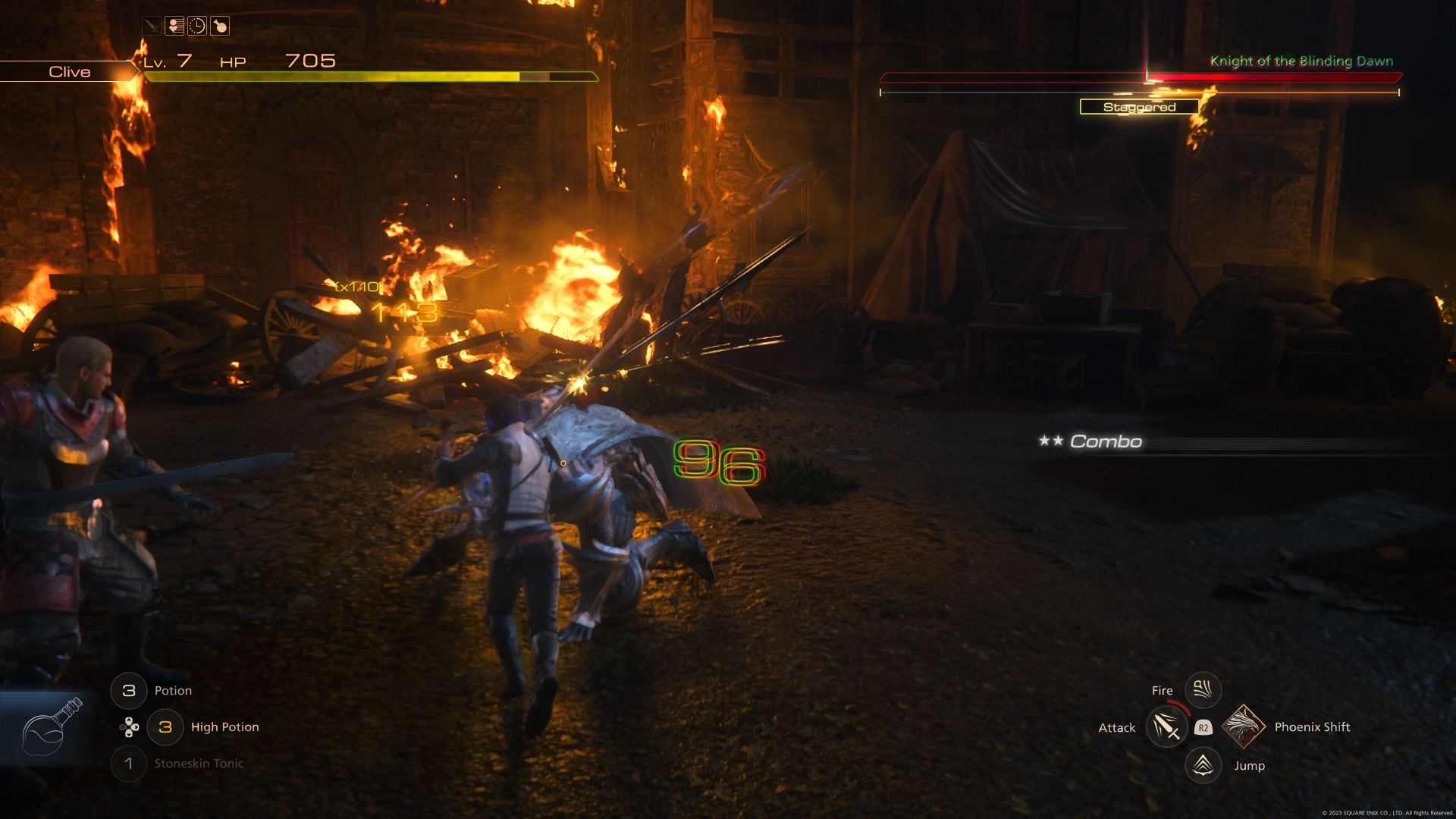Click the Jump chevron icon
The width and height of the screenshot is (1456, 819).
(x=1202, y=765)
